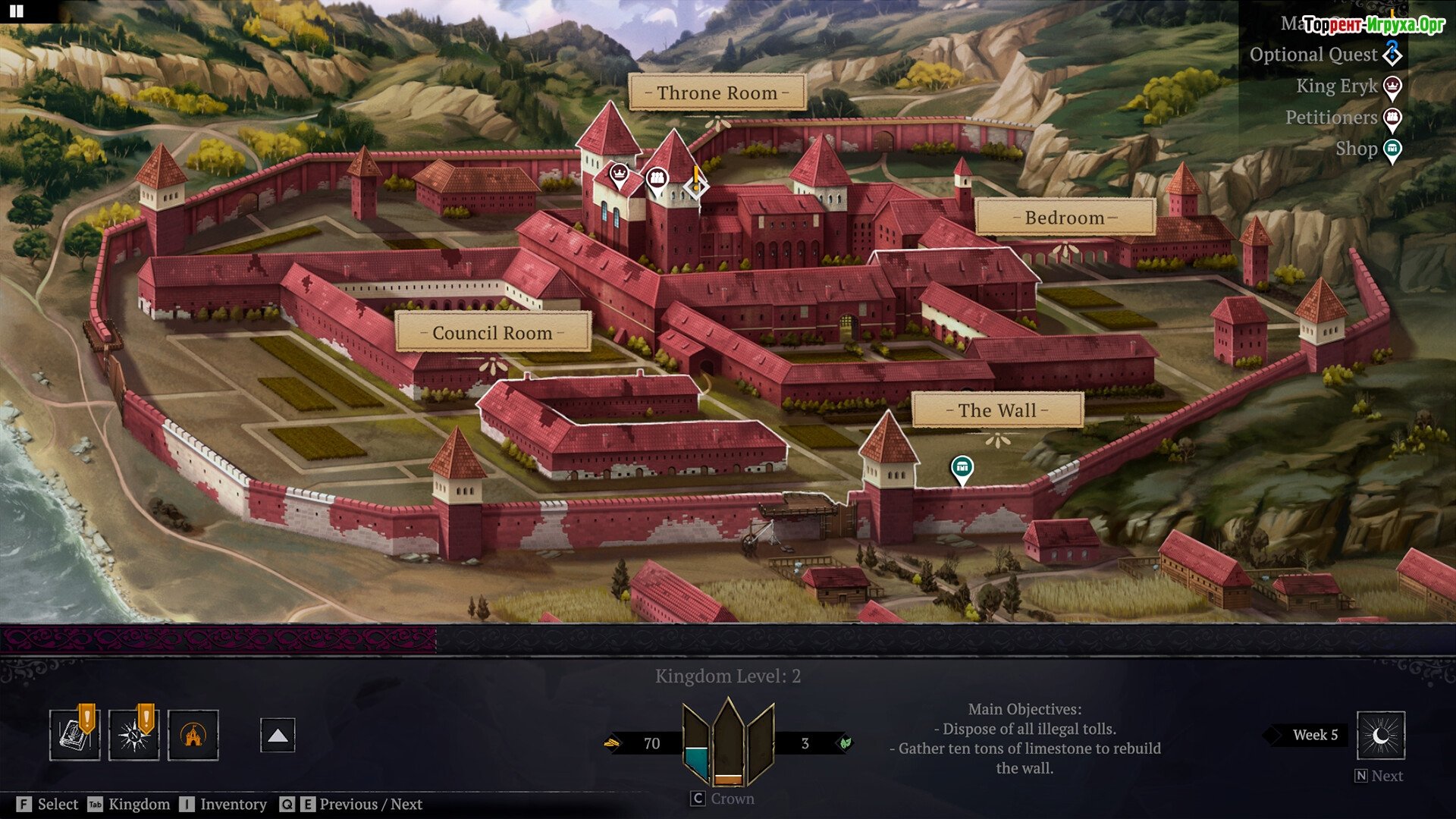Click the pause button
Image resolution: width=1456 pixels, height=819 pixels.
tap(16, 11)
